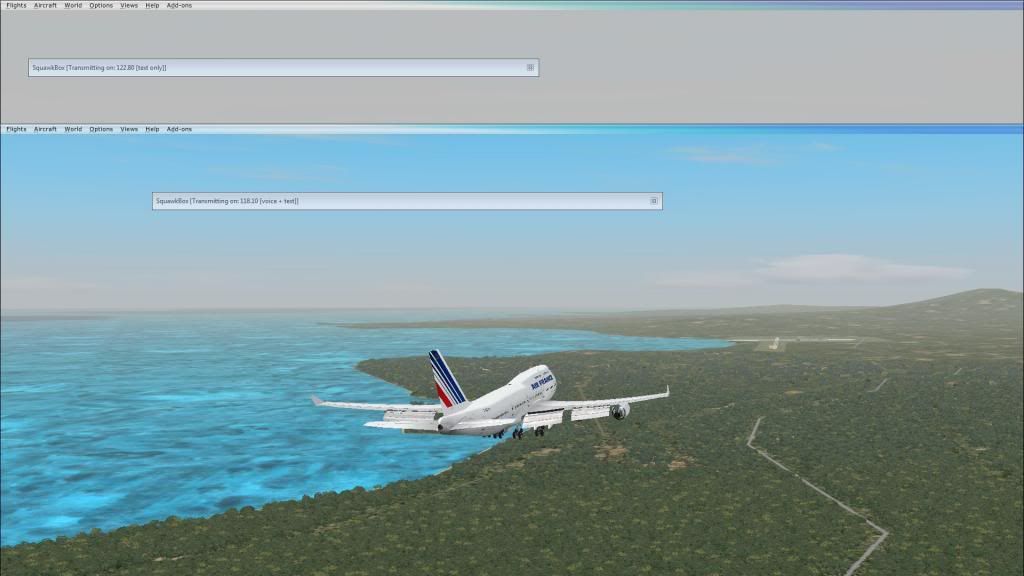Screen dimensions: 1024x576
Task: Open Help in the menu bar directly above the sky
Action: pyautogui.click(x=152, y=129)
